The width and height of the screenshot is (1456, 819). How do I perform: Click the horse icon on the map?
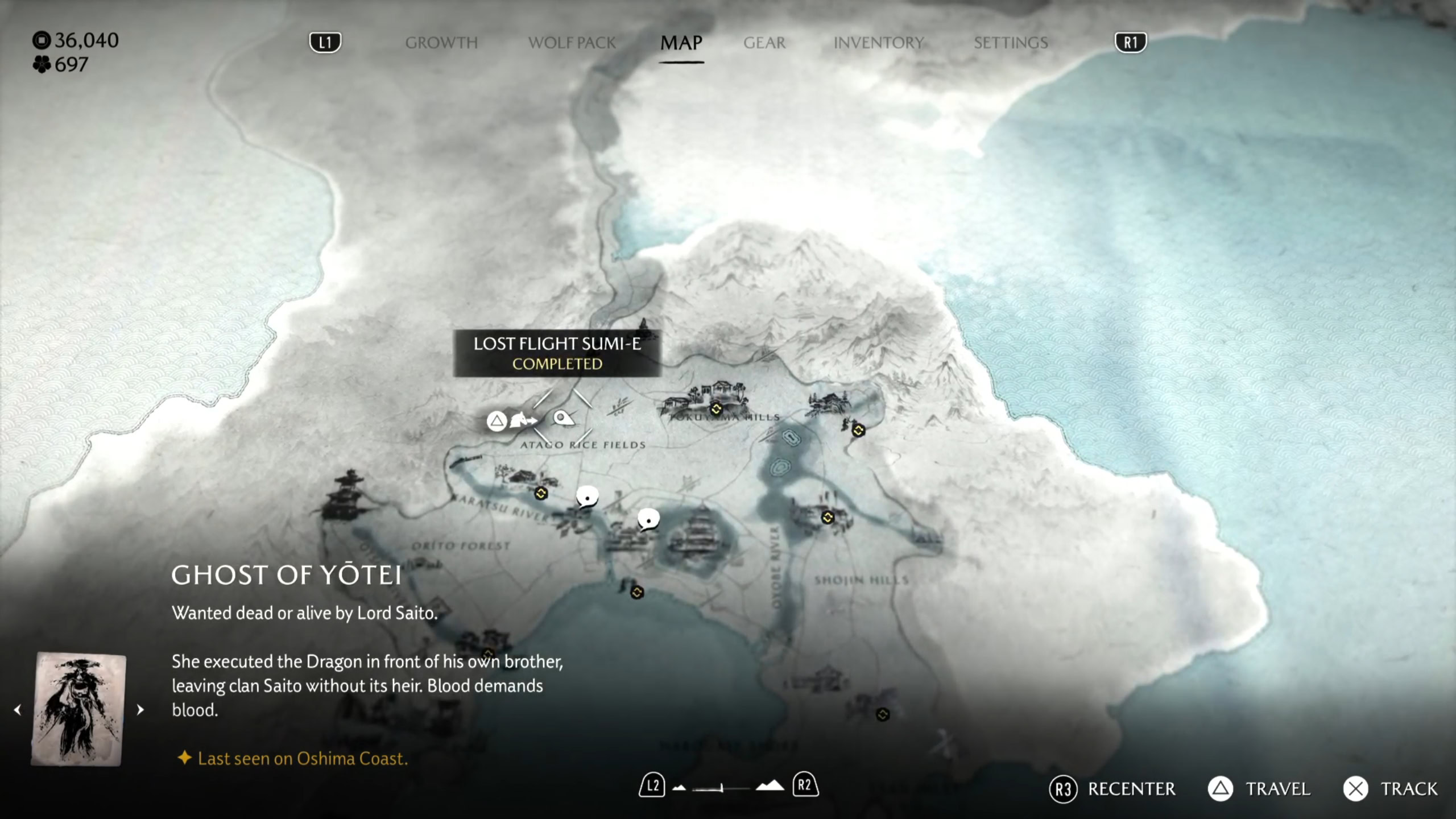pos(523,421)
